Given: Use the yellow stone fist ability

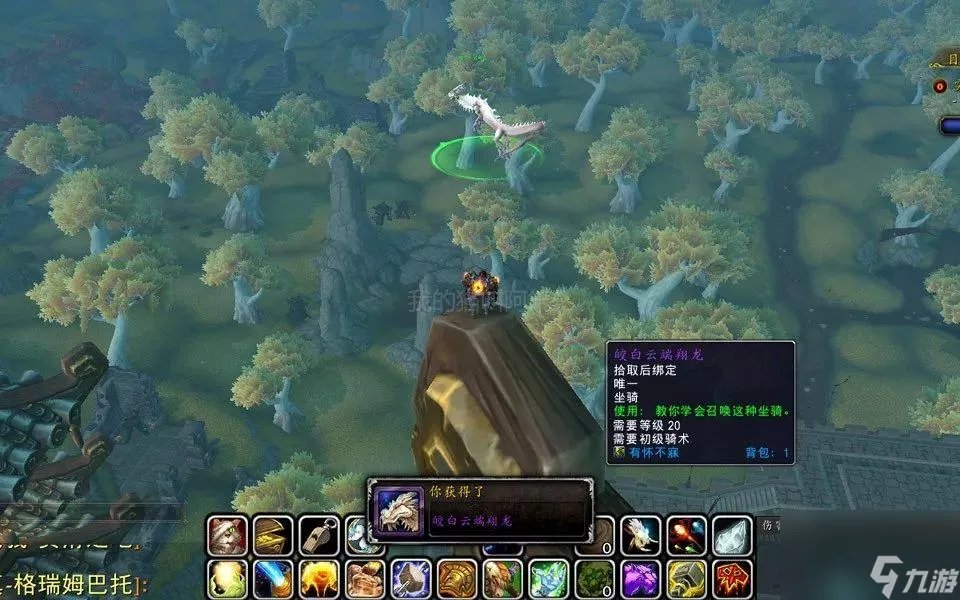Looking at the screenshot, I should coord(686,579).
